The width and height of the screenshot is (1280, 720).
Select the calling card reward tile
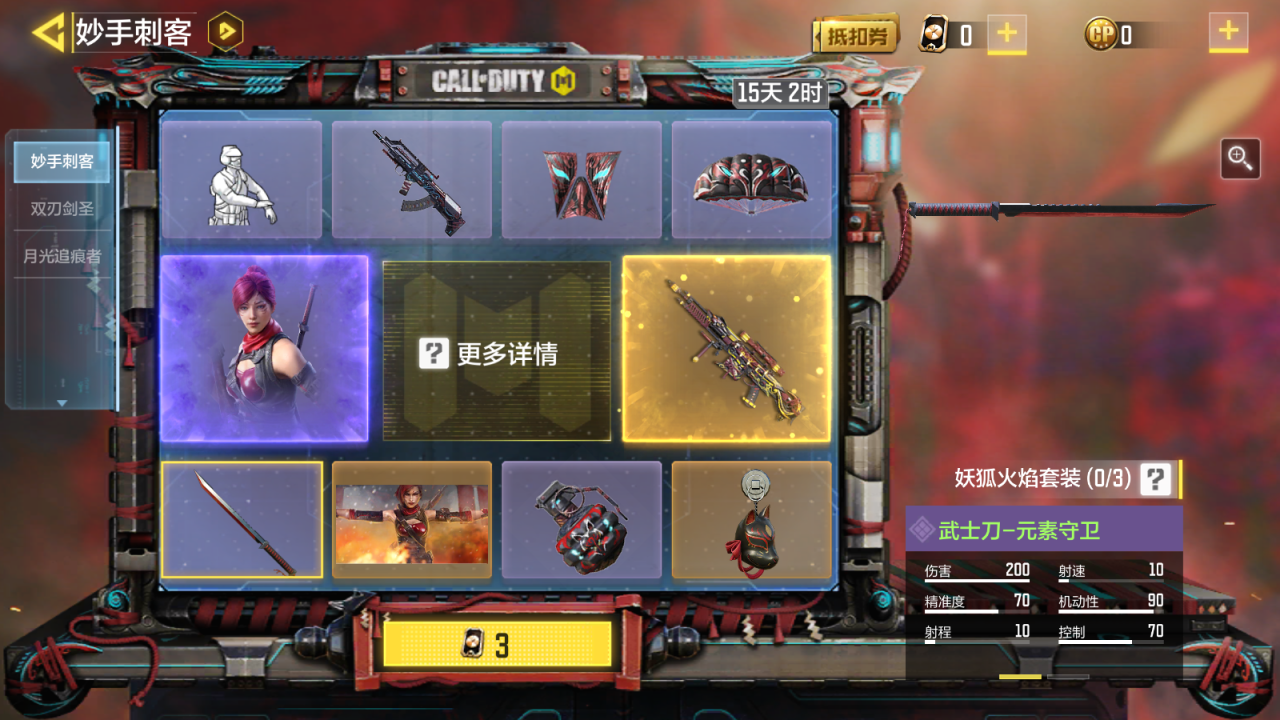point(411,520)
